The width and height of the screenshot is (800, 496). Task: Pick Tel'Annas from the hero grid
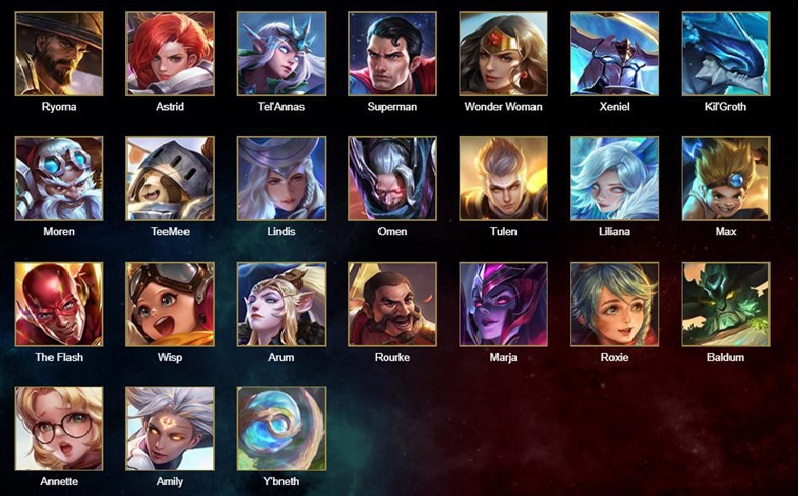tap(281, 54)
